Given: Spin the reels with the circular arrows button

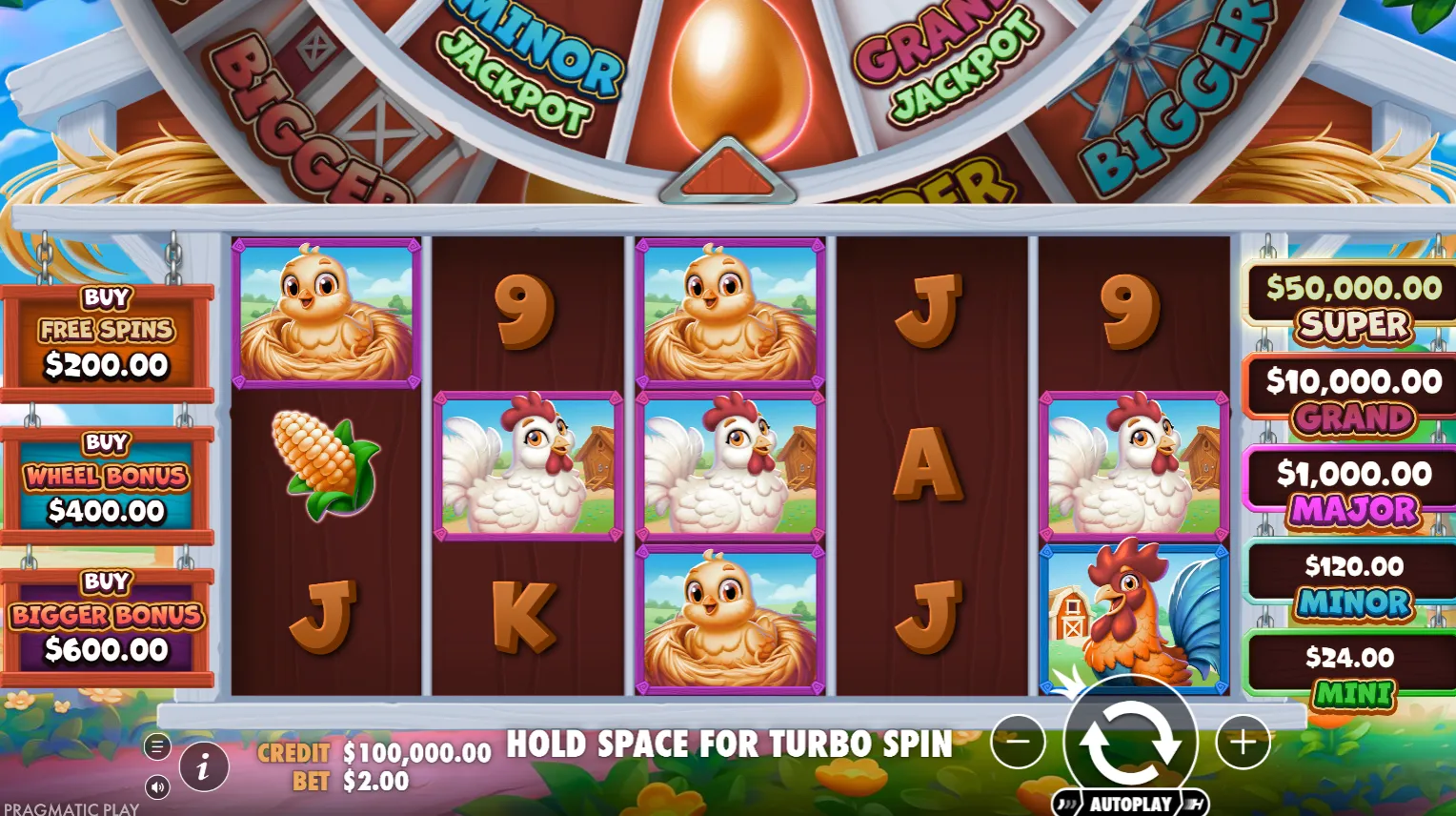Looking at the screenshot, I should pos(1130,742).
